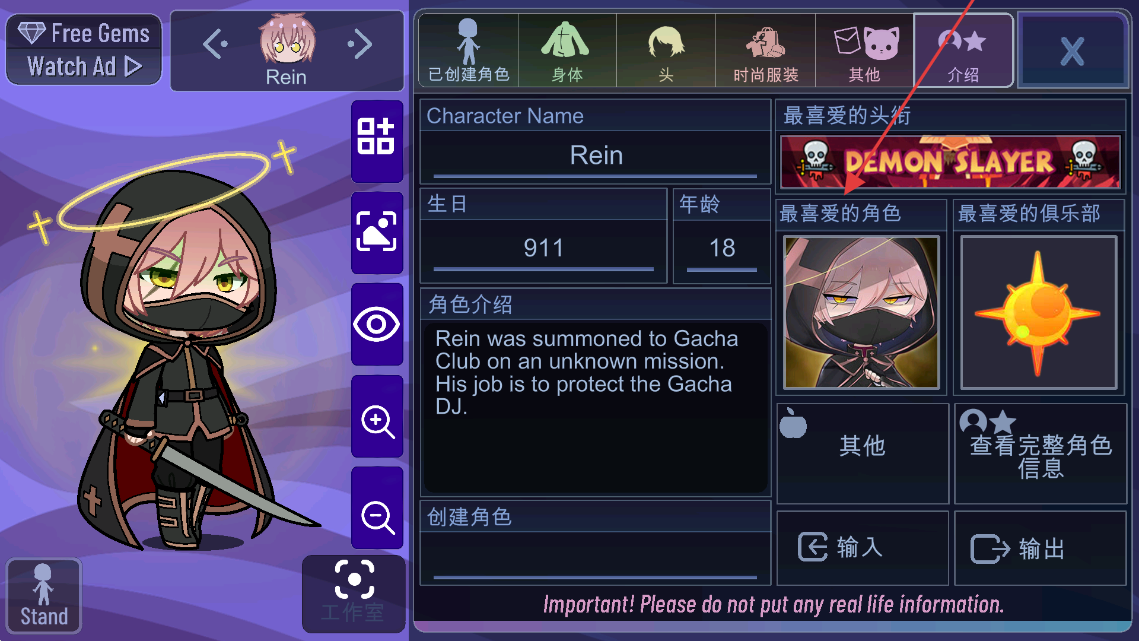Open the 时尚服装 clothing tab
Image resolution: width=1139 pixels, height=641 pixels.
765,50
